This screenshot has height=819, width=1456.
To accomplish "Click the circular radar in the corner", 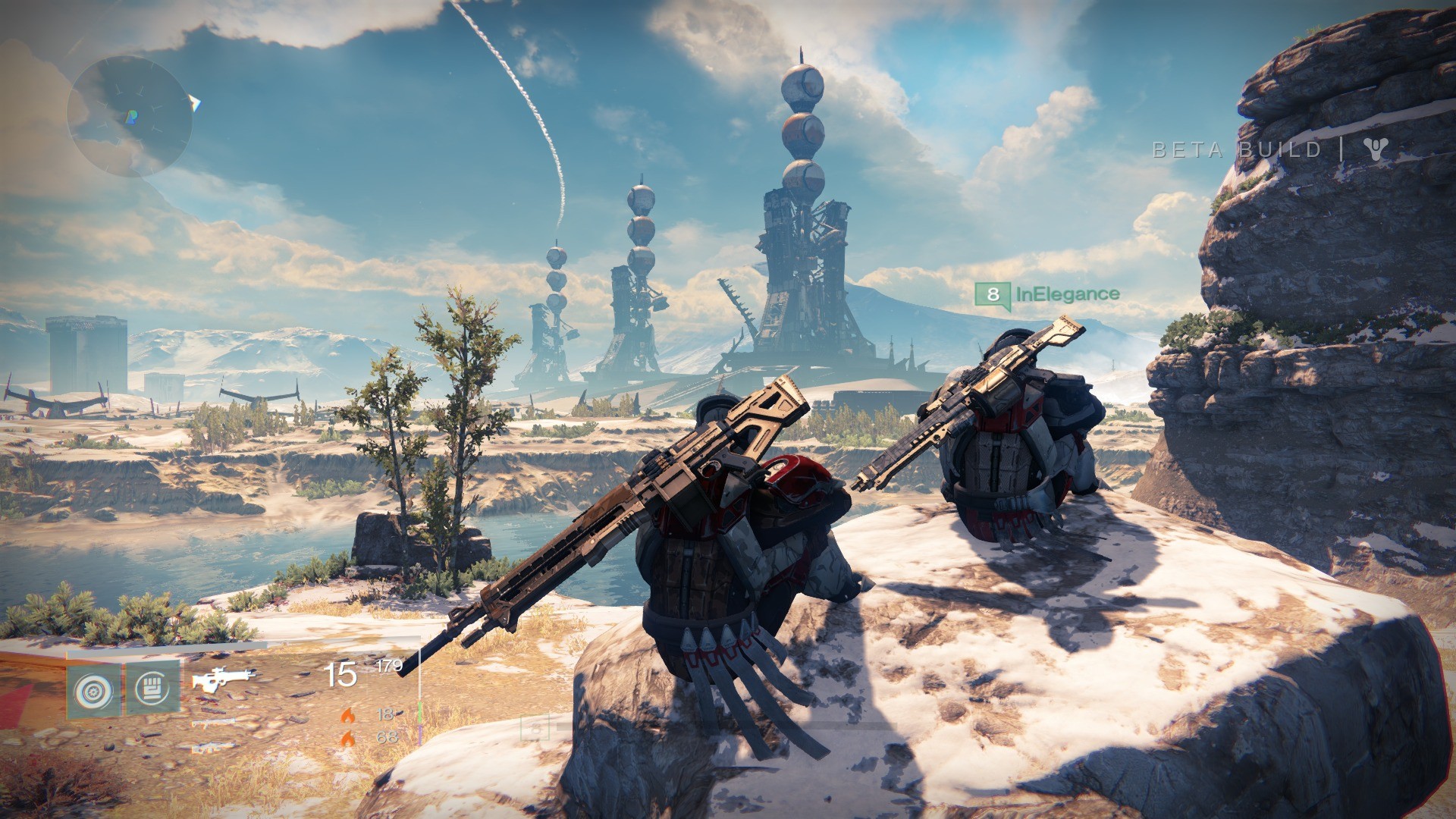I will 129,116.
